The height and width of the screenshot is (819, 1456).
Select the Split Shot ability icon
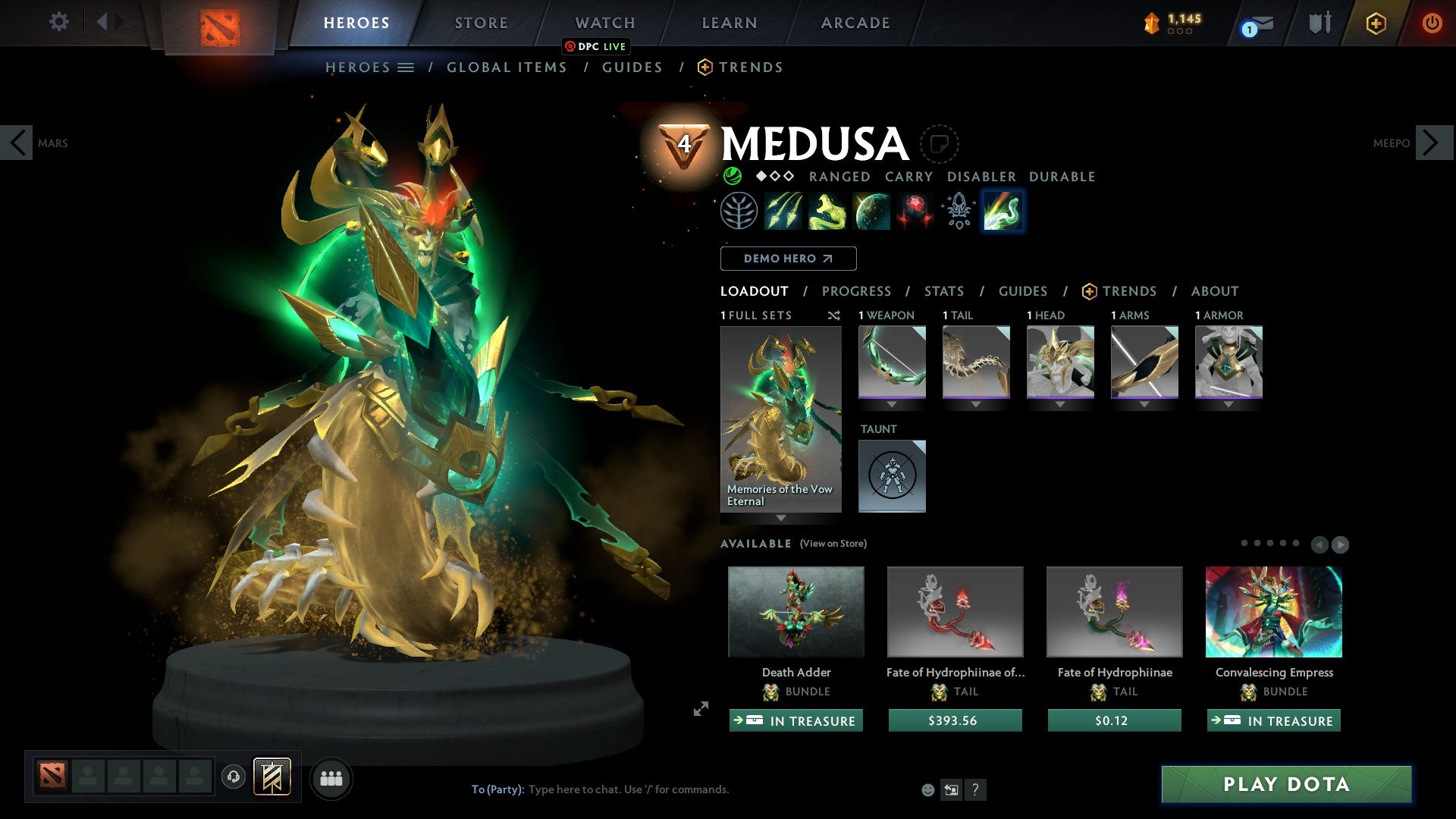tap(784, 211)
